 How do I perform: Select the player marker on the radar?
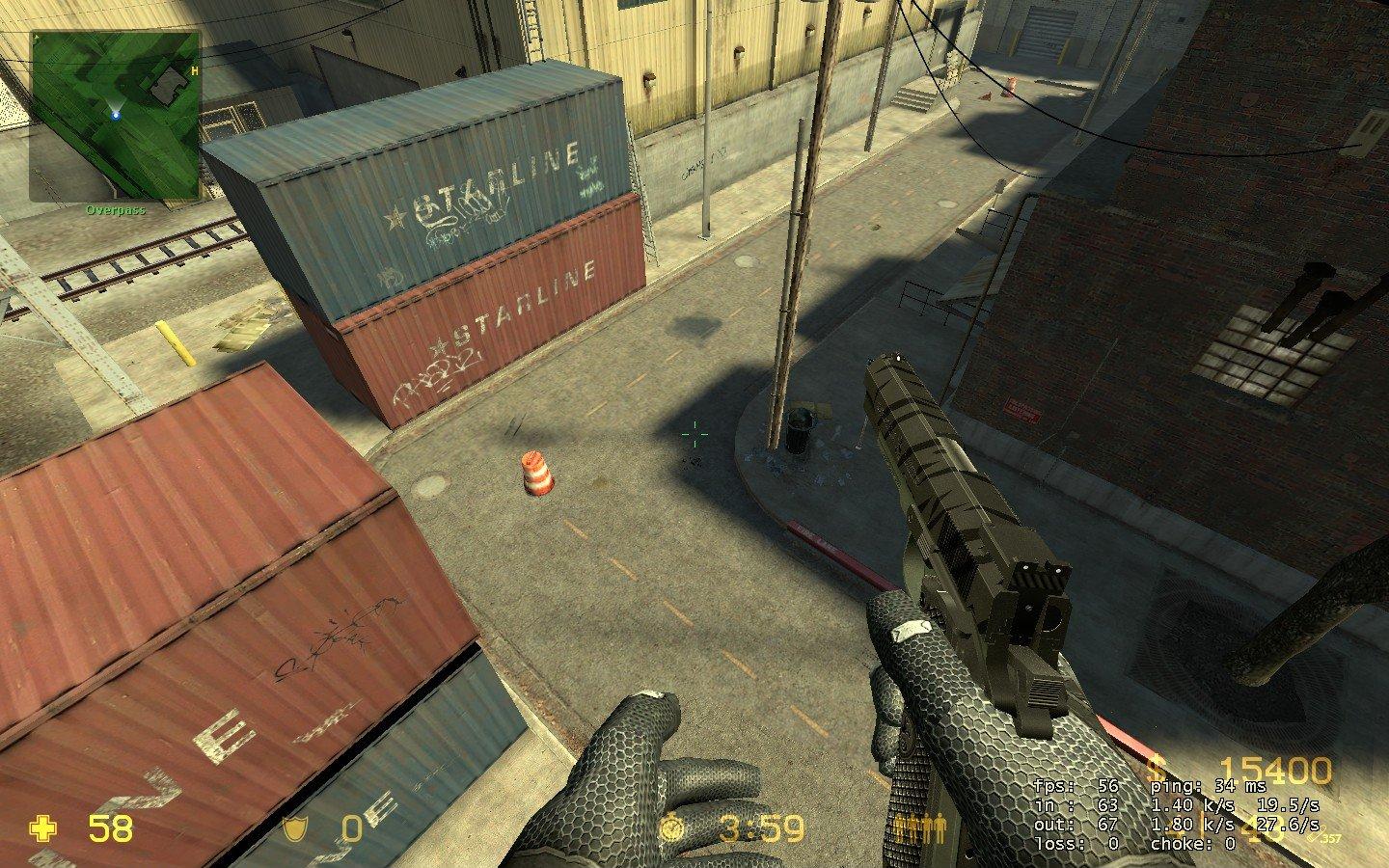115,116
